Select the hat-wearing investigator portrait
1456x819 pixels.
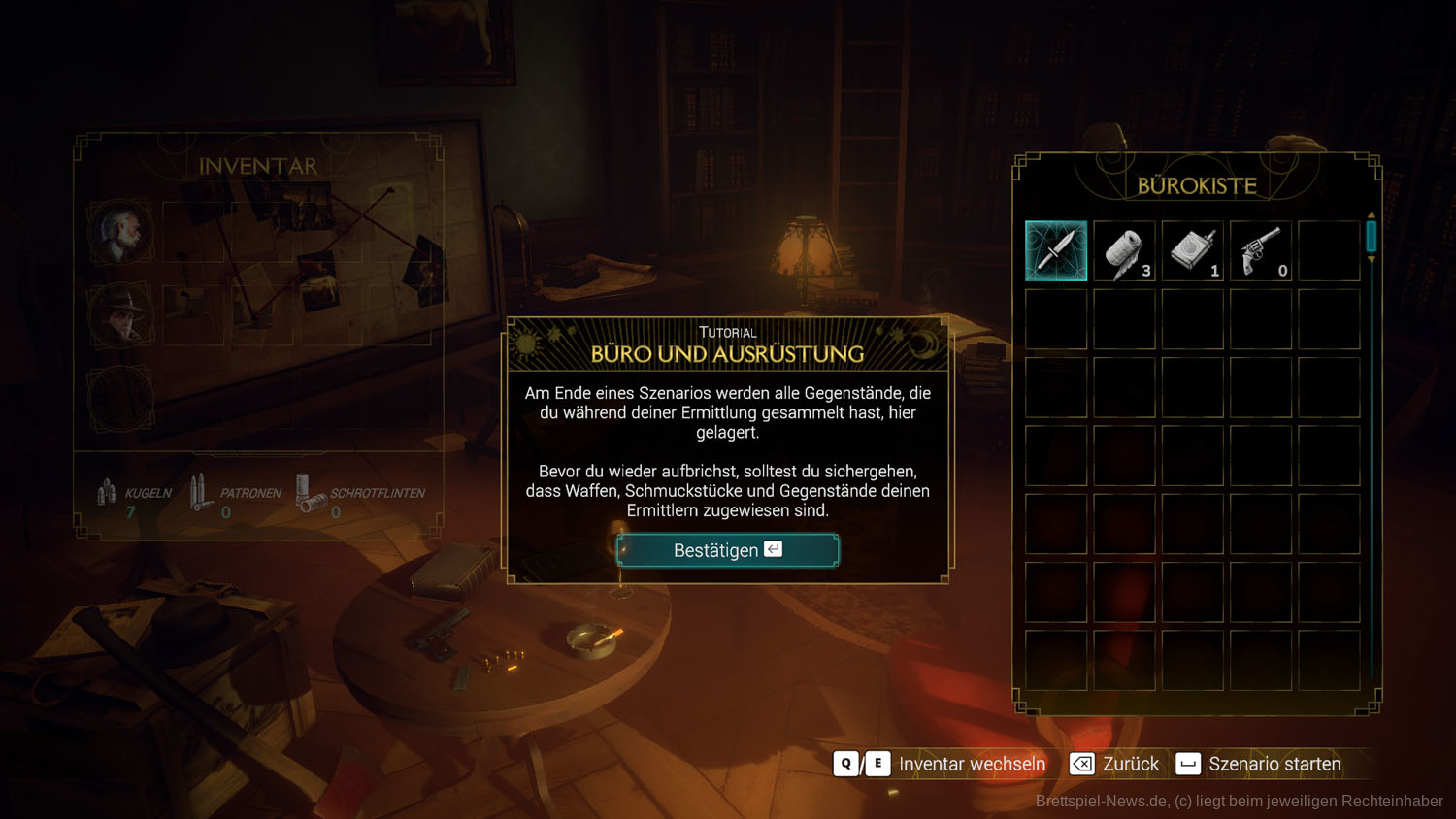tap(120, 314)
